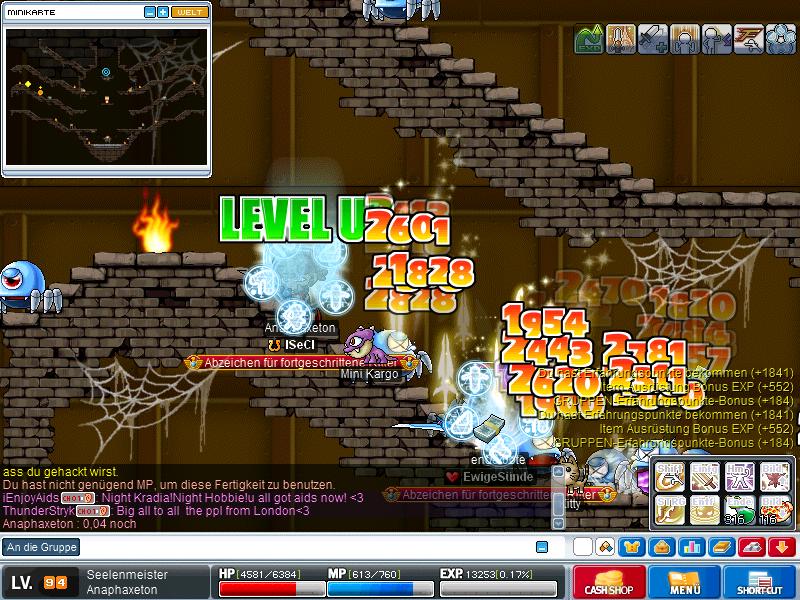
Task: Open the main Menü
Action: point(686,582)
